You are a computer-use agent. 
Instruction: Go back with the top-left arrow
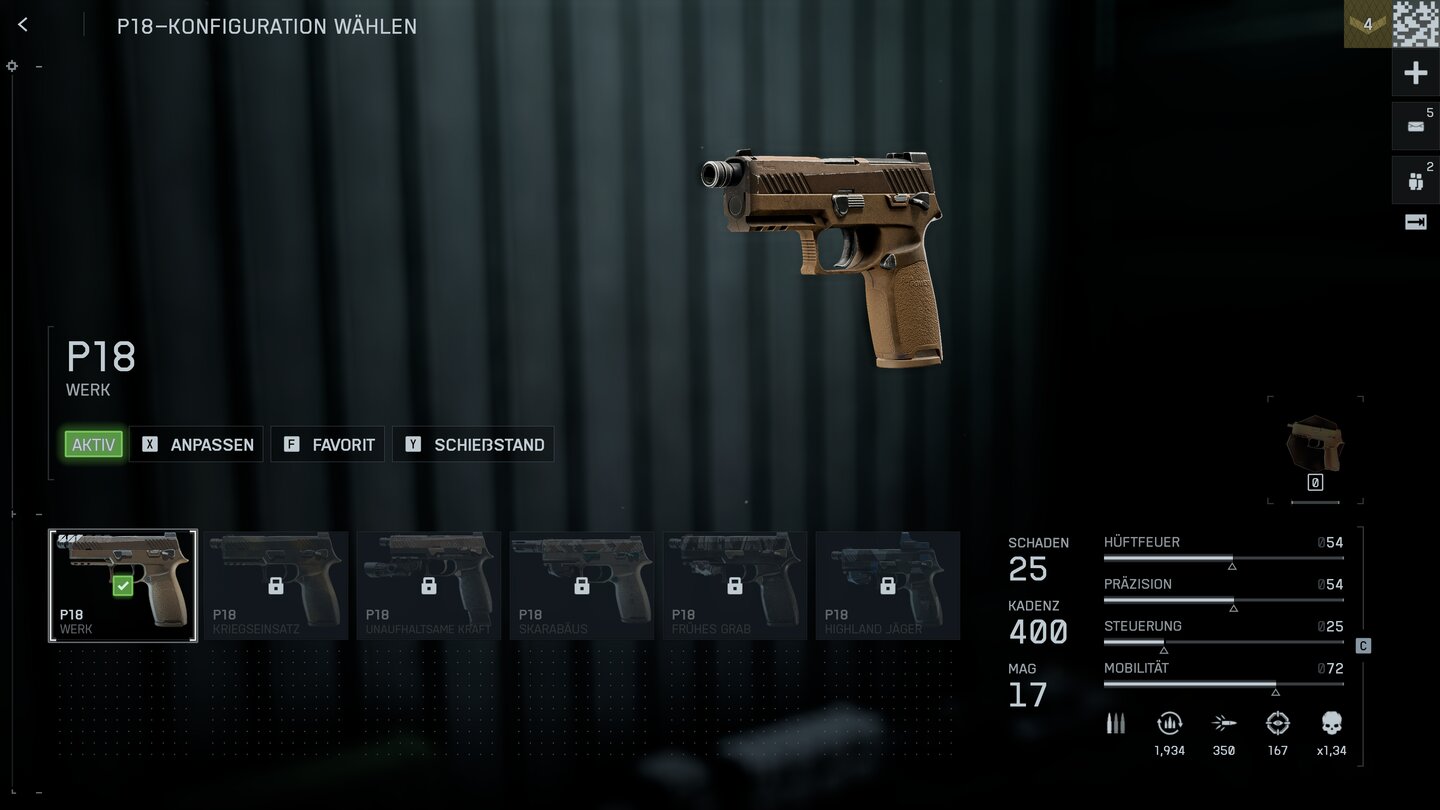23,25
